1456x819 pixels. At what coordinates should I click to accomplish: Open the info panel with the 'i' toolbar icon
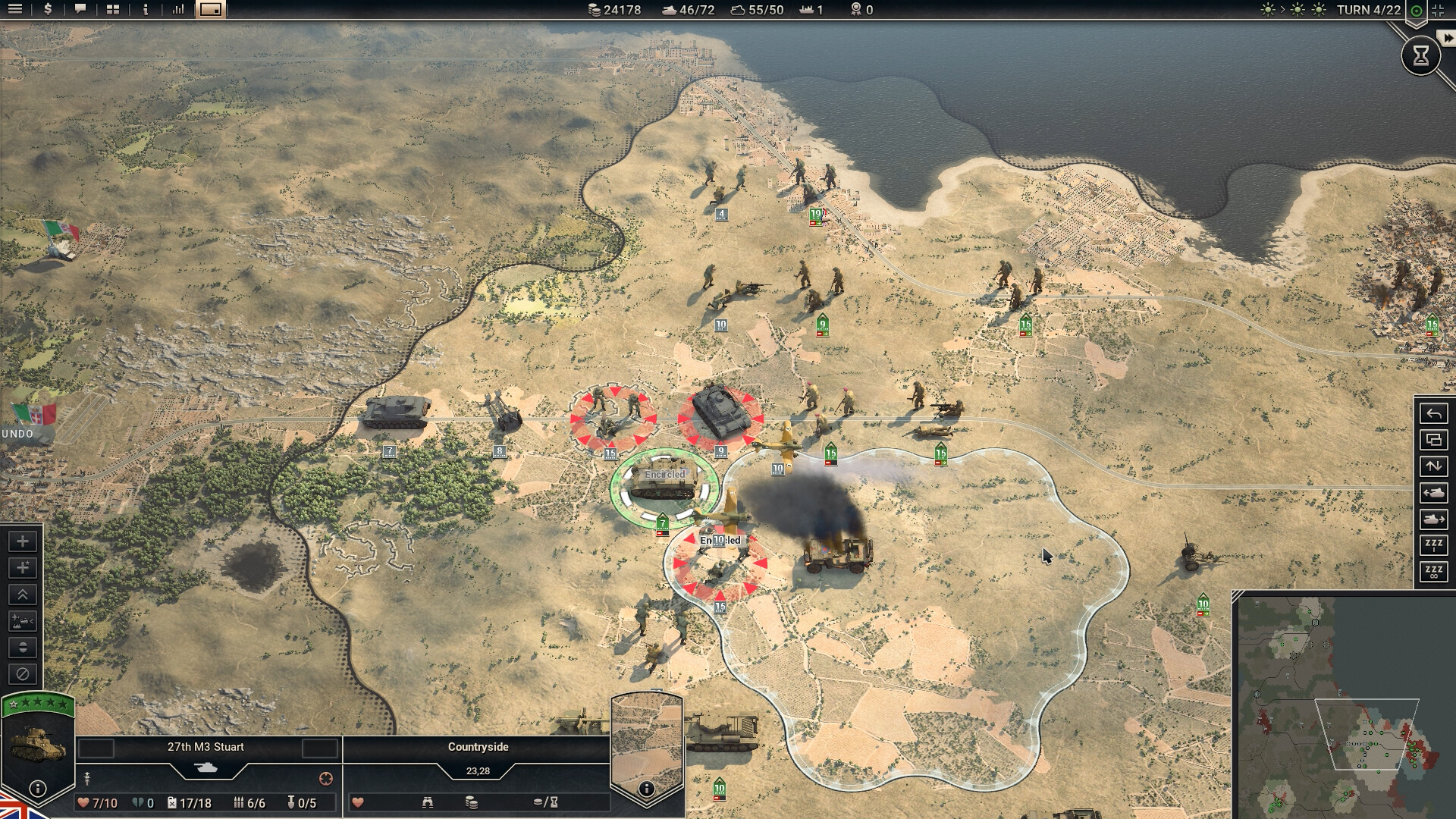point(145,10)
